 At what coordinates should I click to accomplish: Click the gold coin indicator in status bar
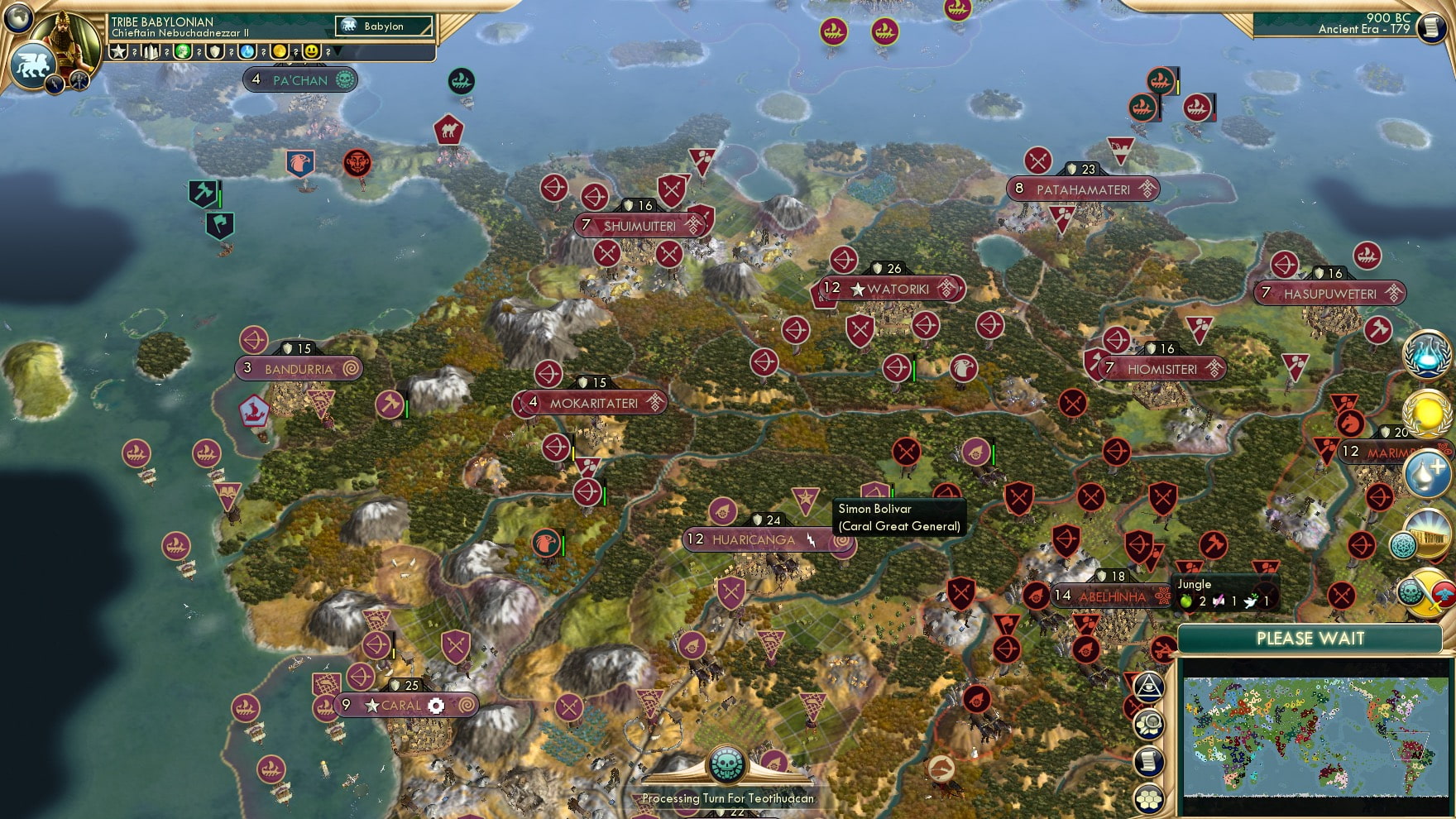(x=280, y=51)
